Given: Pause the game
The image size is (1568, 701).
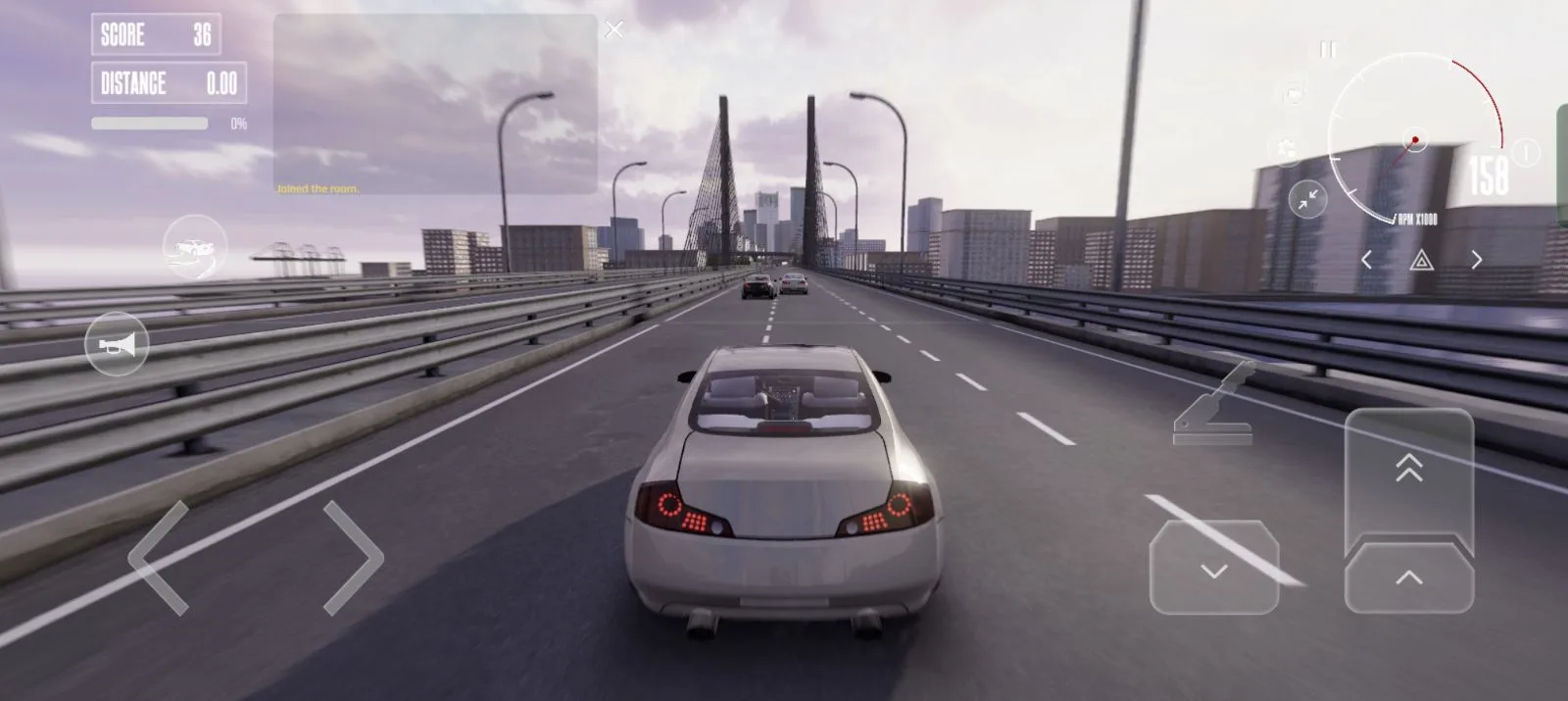Looking at the screenshot, I should [x=1328, y=49].
